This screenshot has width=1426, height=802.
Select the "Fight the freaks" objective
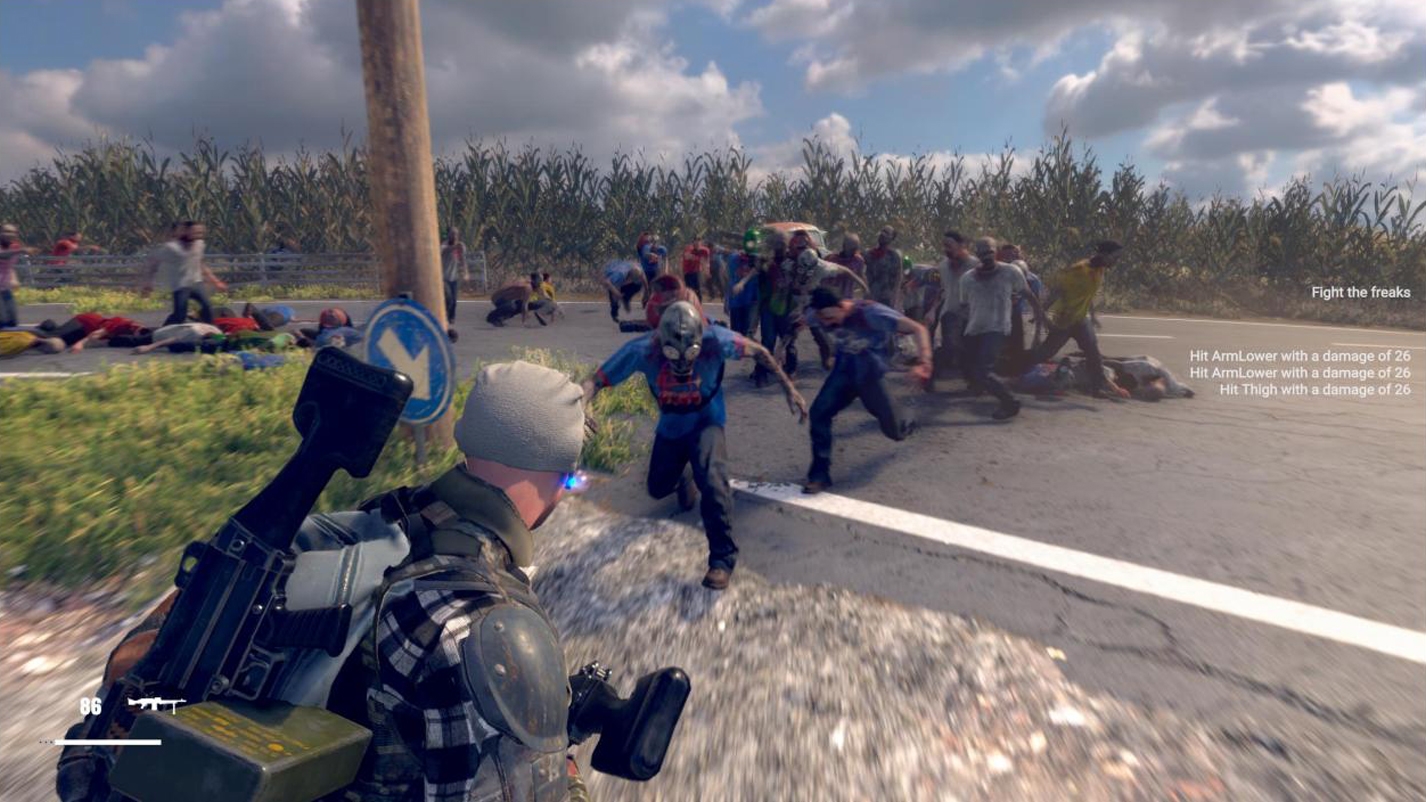point(1360,292)
